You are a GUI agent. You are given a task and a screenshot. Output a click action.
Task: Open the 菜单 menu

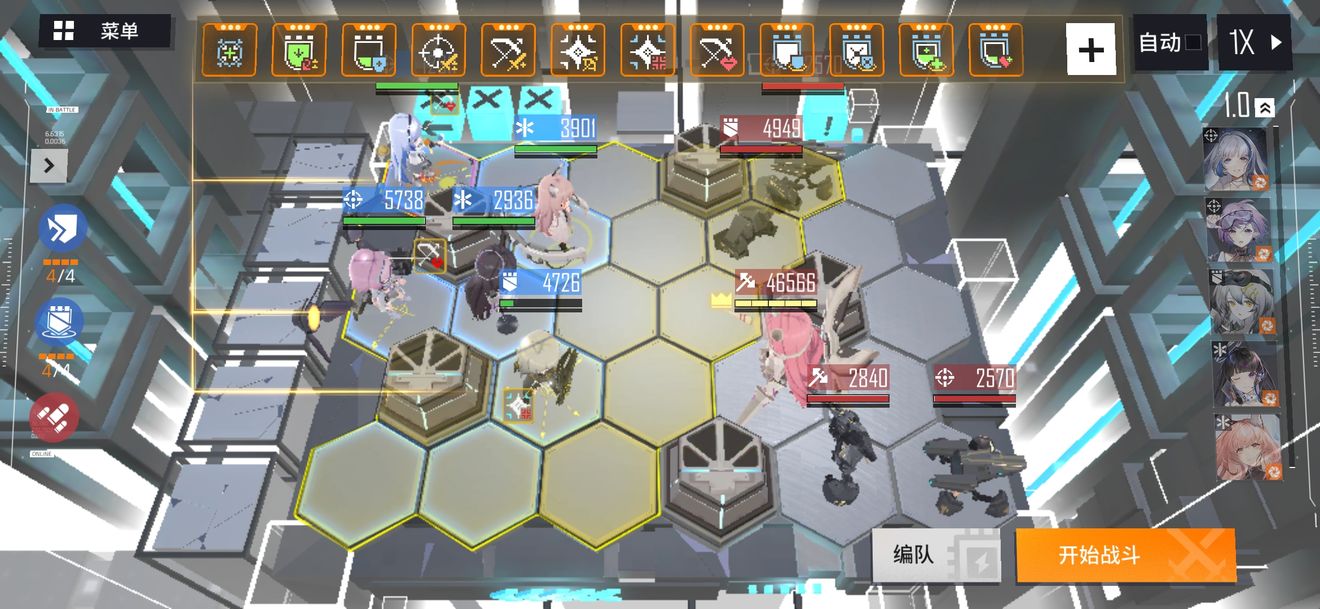click(x=104, y=31)
